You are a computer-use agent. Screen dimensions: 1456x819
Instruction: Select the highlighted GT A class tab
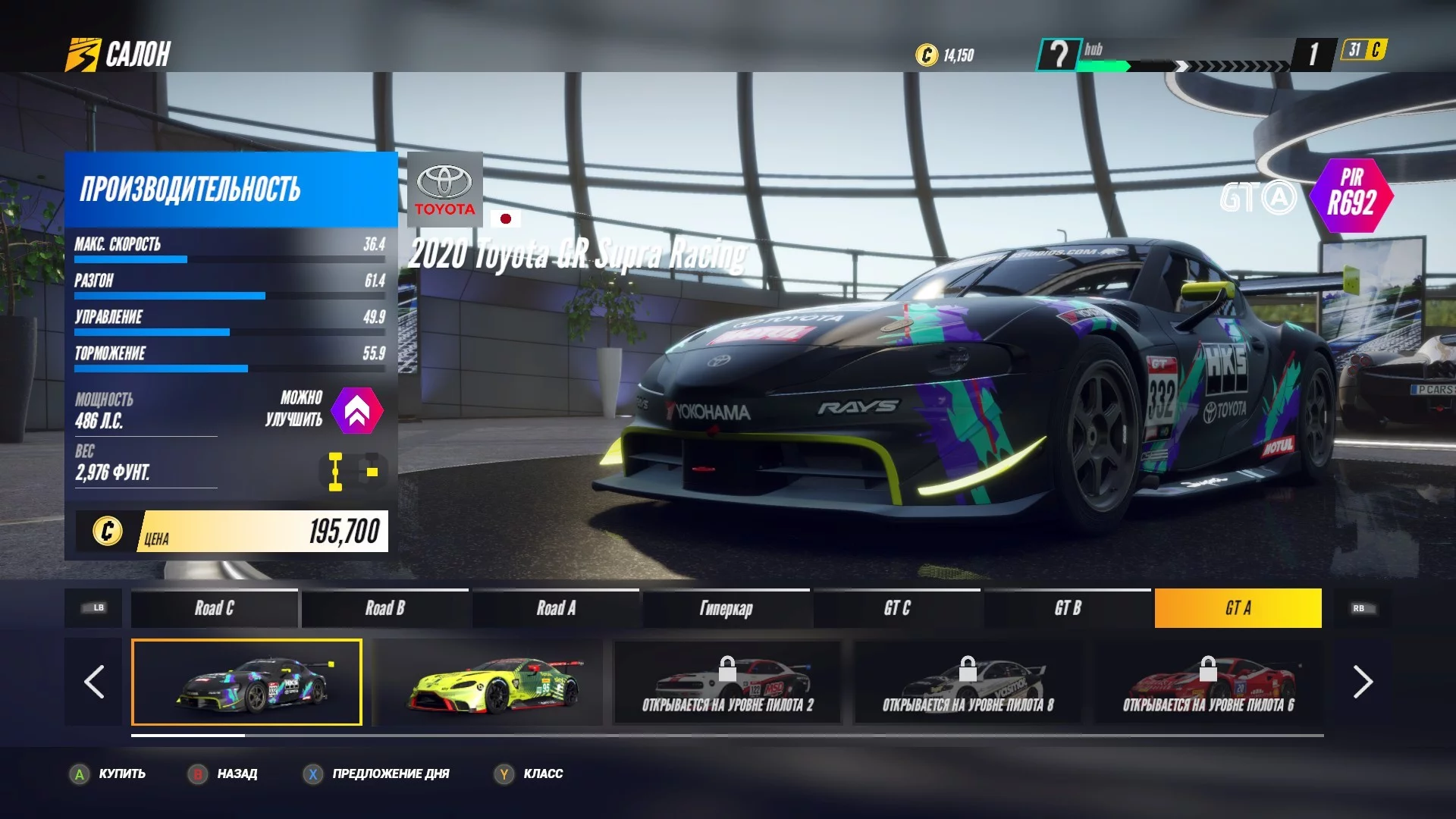[x=1238, y=608]
